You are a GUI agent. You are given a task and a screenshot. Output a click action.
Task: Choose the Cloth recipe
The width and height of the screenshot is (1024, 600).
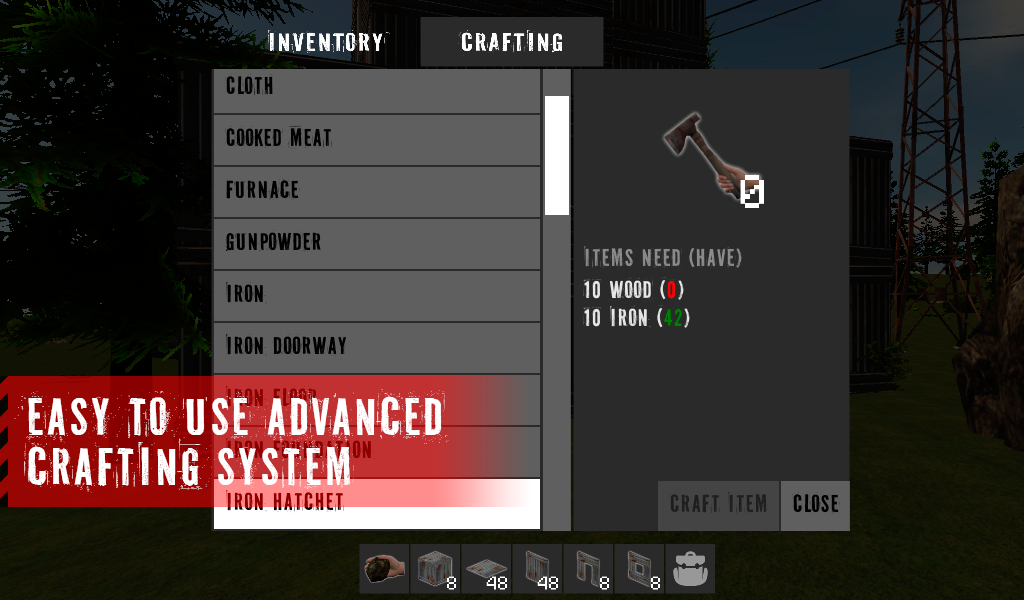[x=377, y=88]
